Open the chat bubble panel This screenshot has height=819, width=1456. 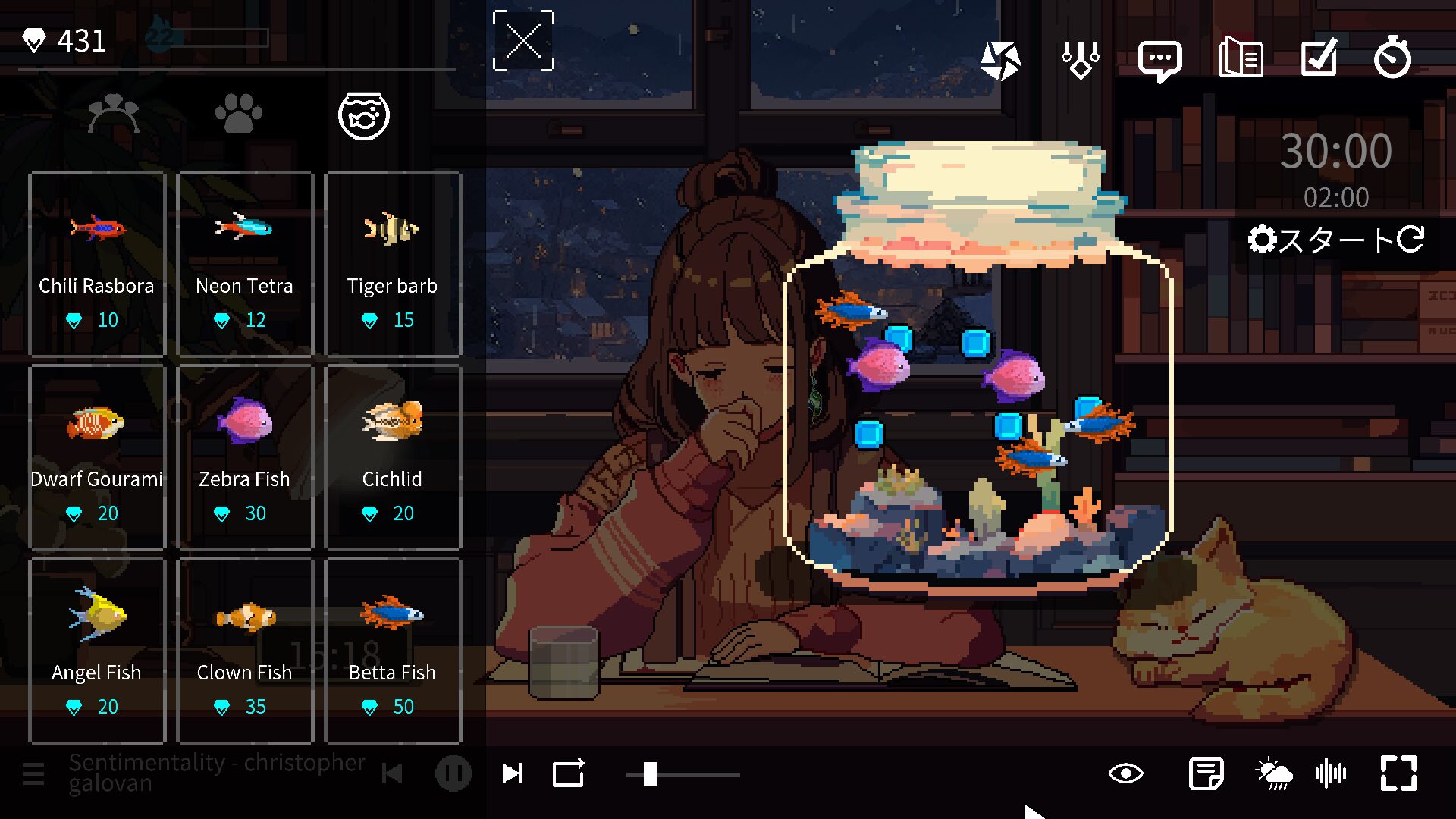pyautogui.click(x=1159, y=59)
